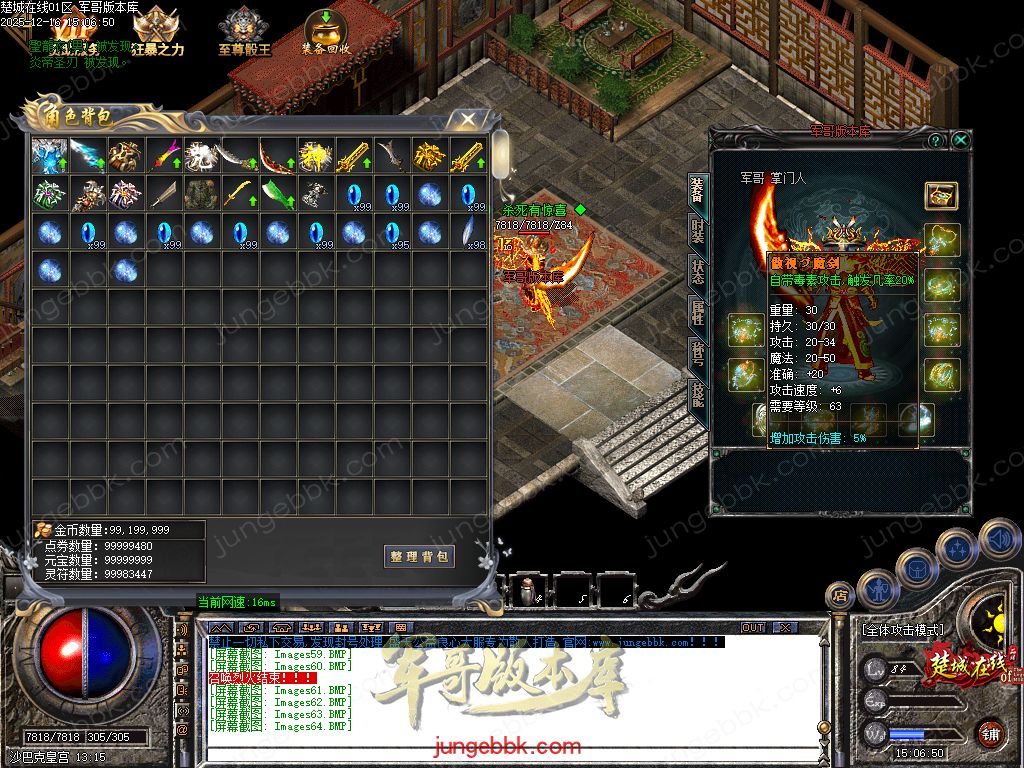Open the treasure chest button in equipment panel
Viewport: 1024px width, 768px height.
(940, 195)
